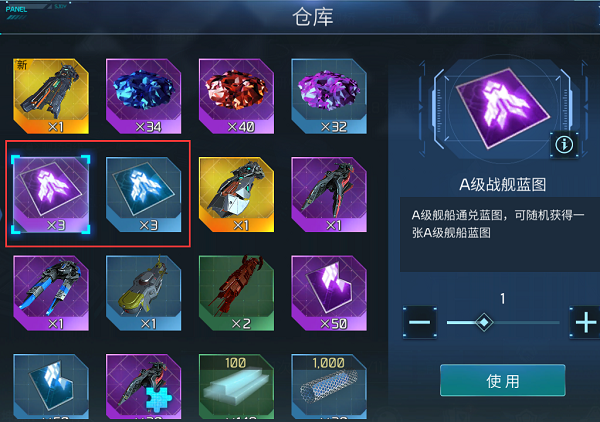Select the purple blueprint stack ×50
The height and width of the screenshot is (422, 600).
[x=327, y=291]
